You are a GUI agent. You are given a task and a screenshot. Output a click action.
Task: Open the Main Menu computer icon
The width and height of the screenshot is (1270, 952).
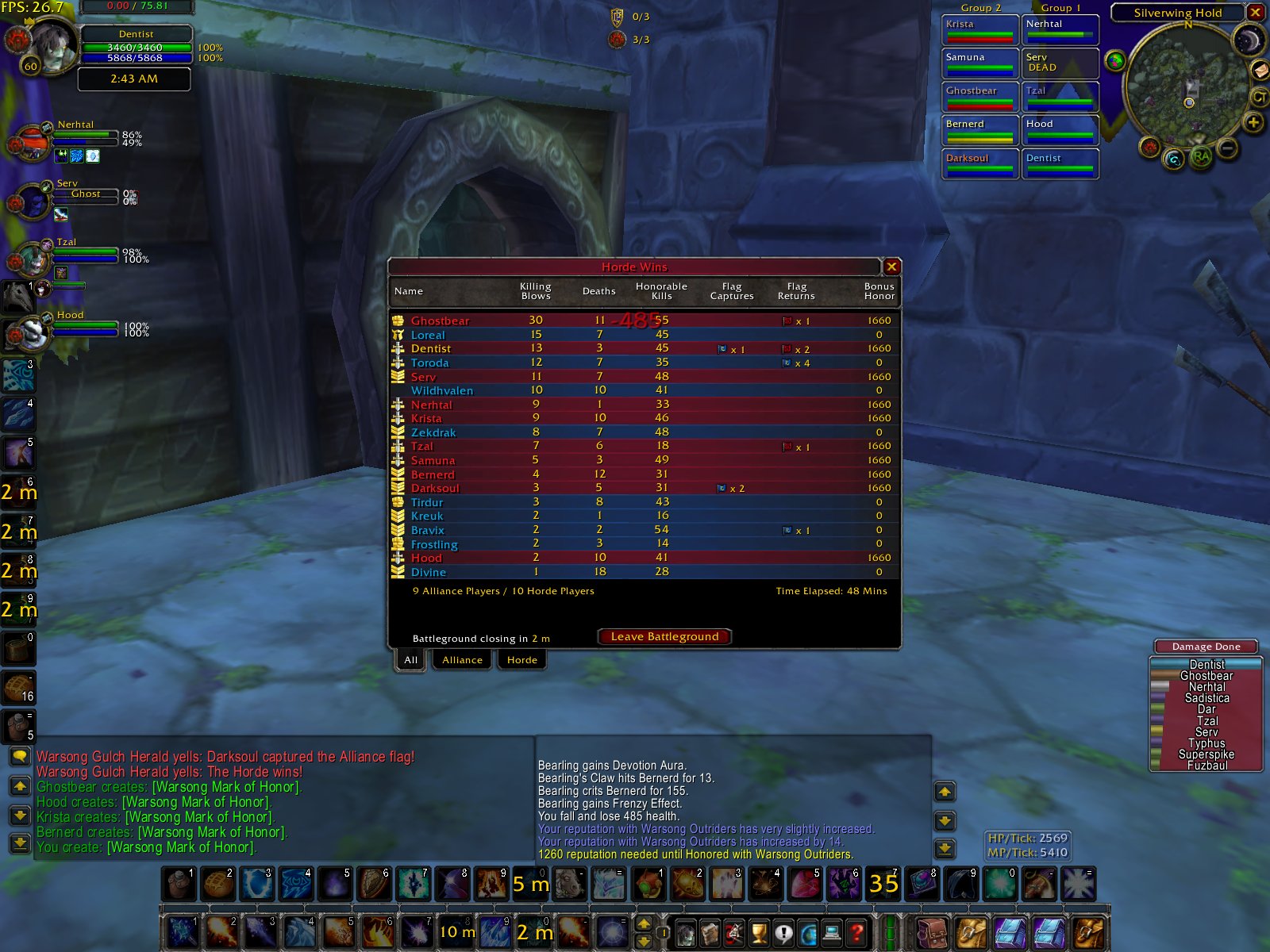click(x=832, y=933)
